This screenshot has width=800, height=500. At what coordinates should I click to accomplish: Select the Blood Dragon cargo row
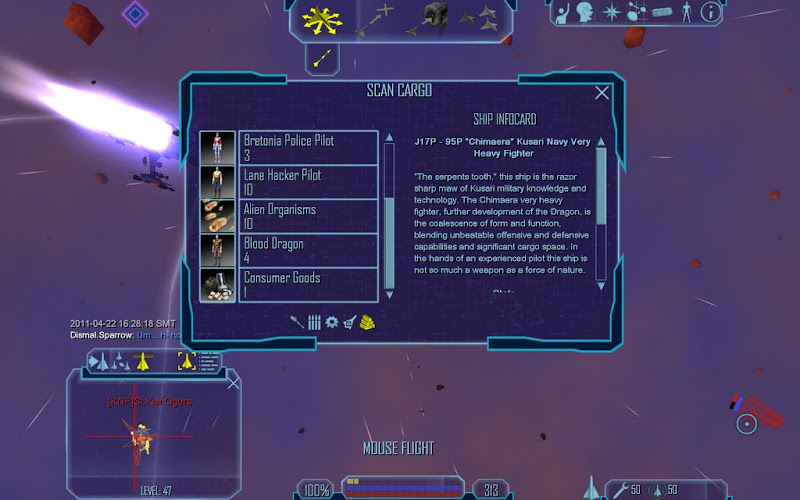point(309,250)
